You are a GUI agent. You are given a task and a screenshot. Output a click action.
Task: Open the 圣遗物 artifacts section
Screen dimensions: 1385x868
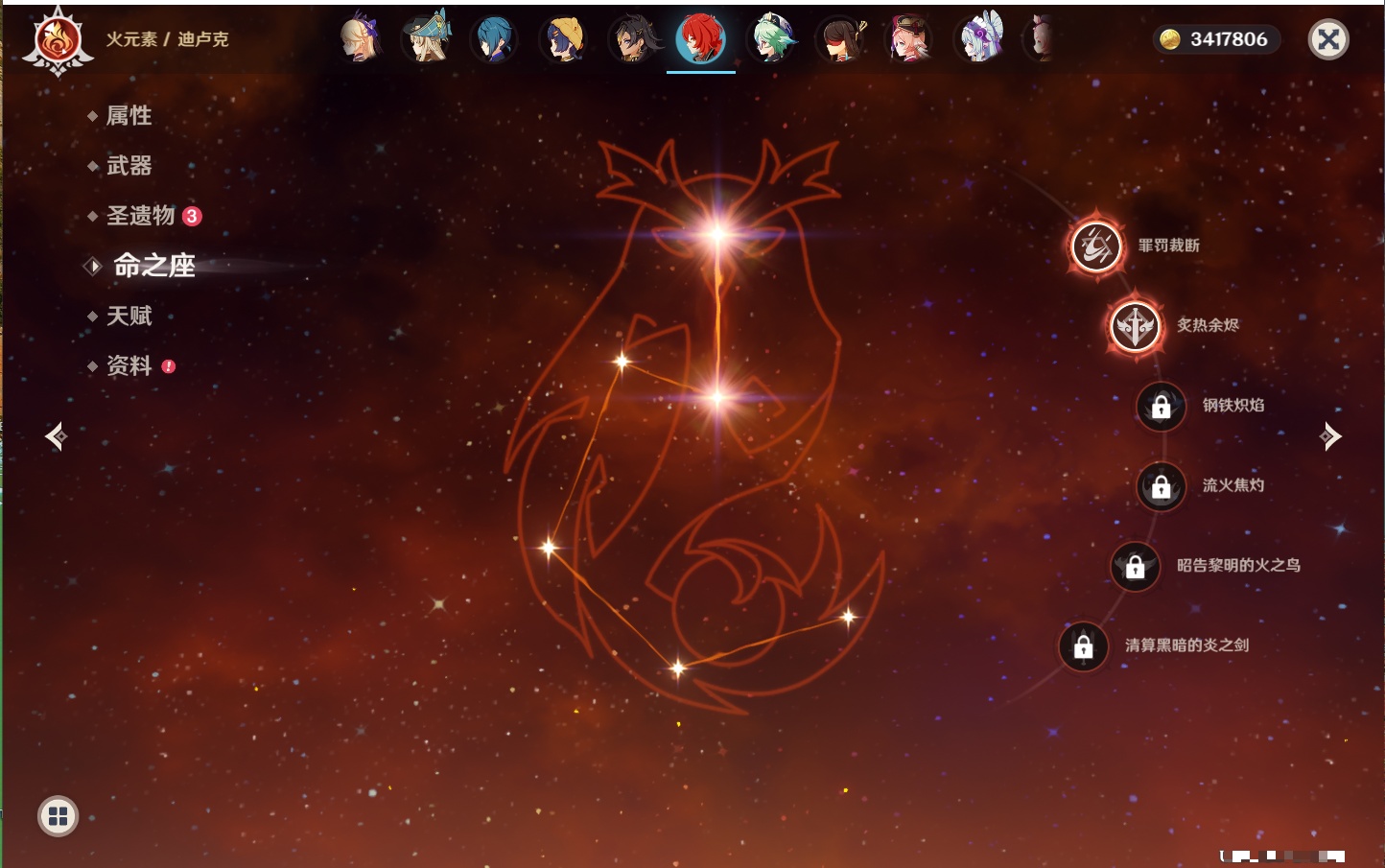point(141,216)
